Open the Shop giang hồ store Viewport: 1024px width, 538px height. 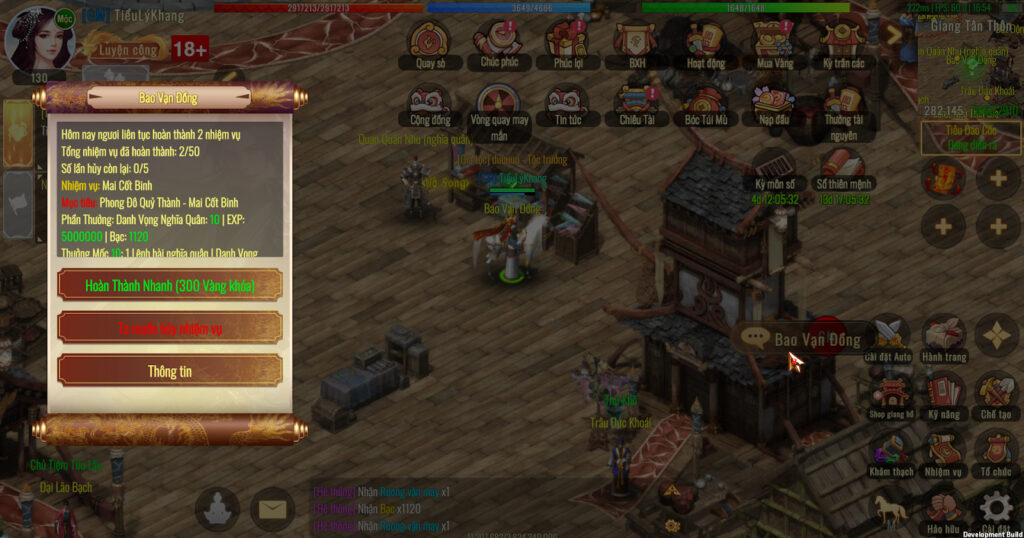point(890,393)
